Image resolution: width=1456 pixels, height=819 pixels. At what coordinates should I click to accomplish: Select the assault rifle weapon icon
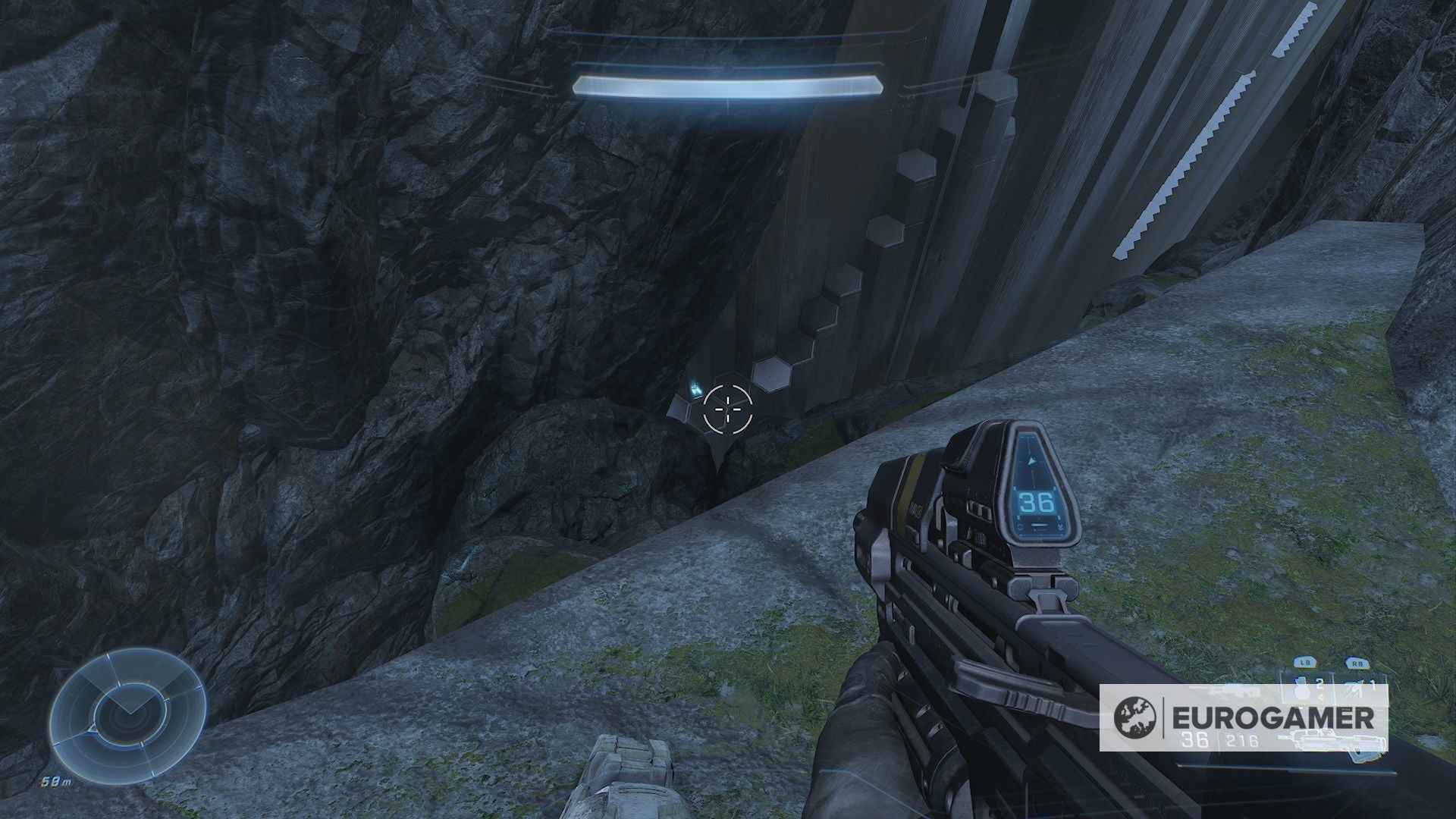[x=1332, y=741]
